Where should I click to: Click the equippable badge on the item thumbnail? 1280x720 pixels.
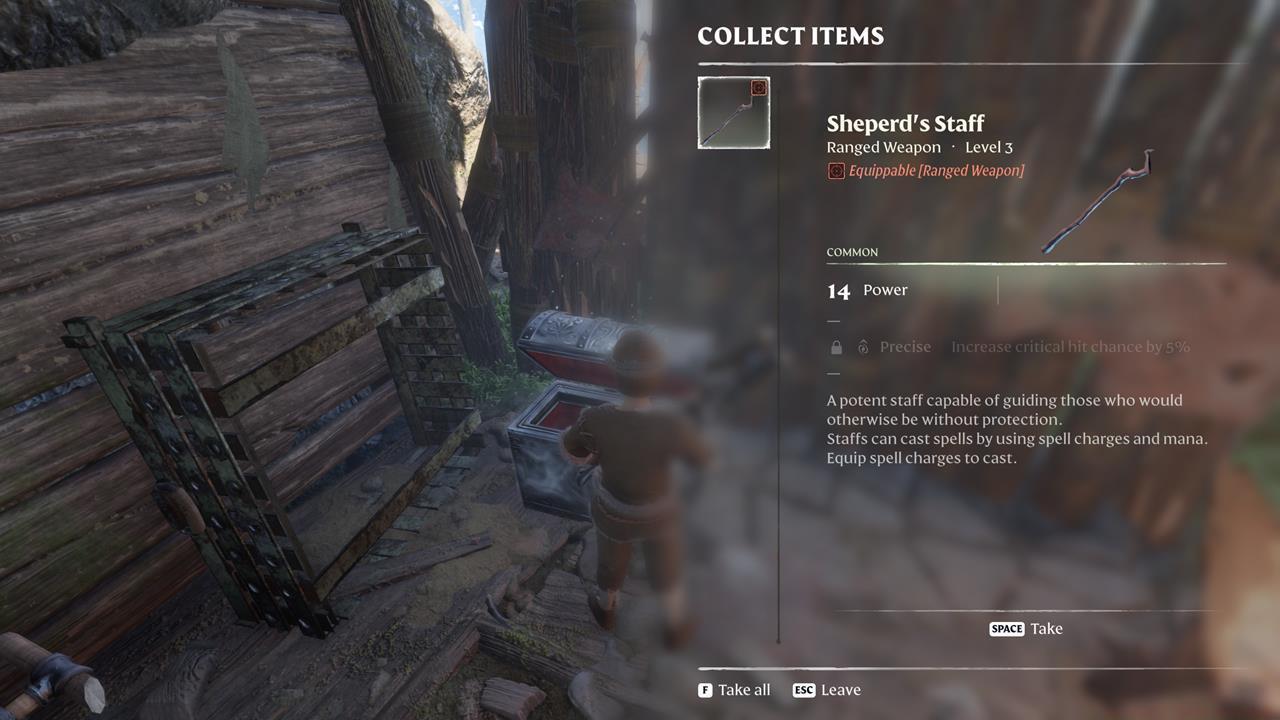point(759,86)
